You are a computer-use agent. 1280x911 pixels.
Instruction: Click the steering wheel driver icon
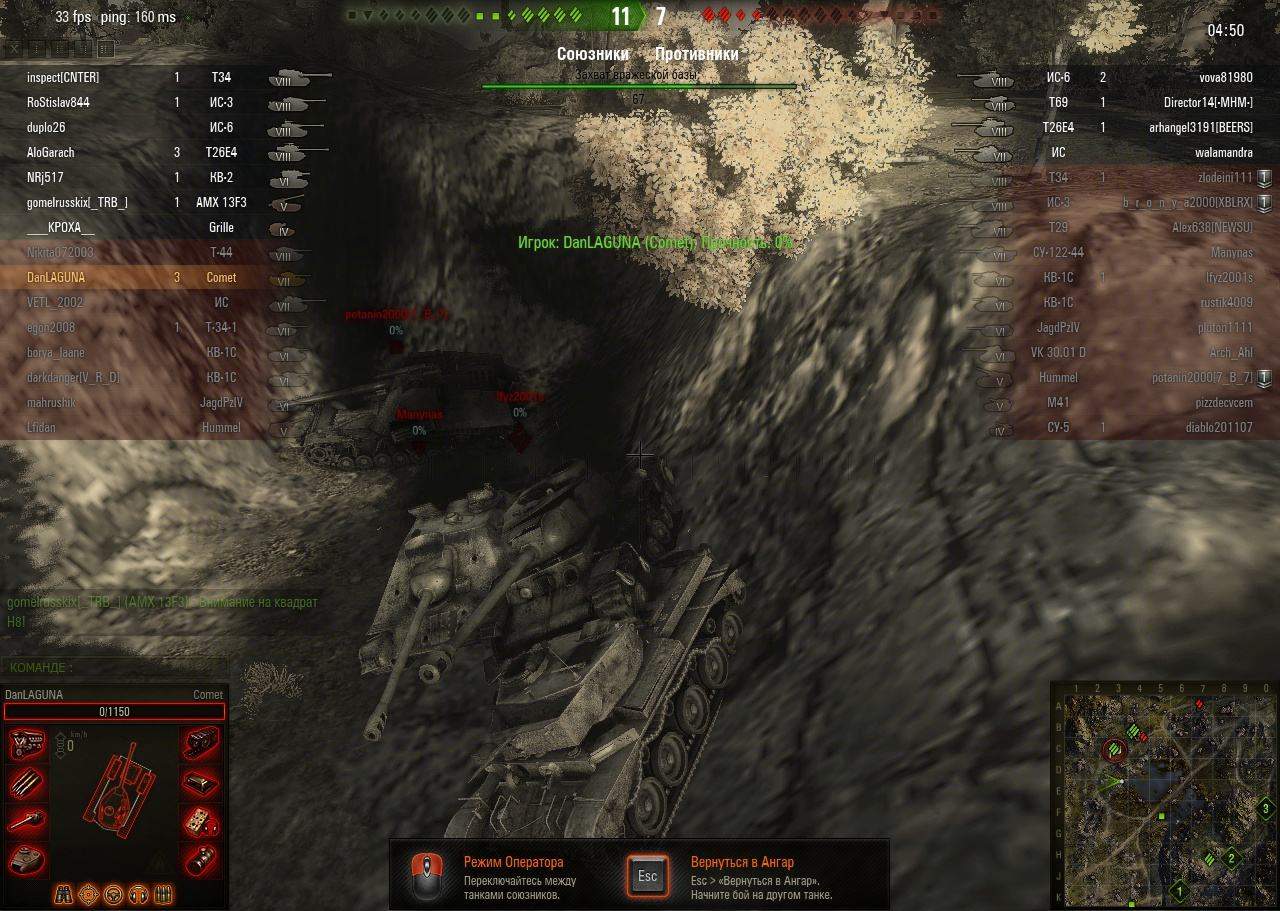pyautogui.click(x=113, y=893)
